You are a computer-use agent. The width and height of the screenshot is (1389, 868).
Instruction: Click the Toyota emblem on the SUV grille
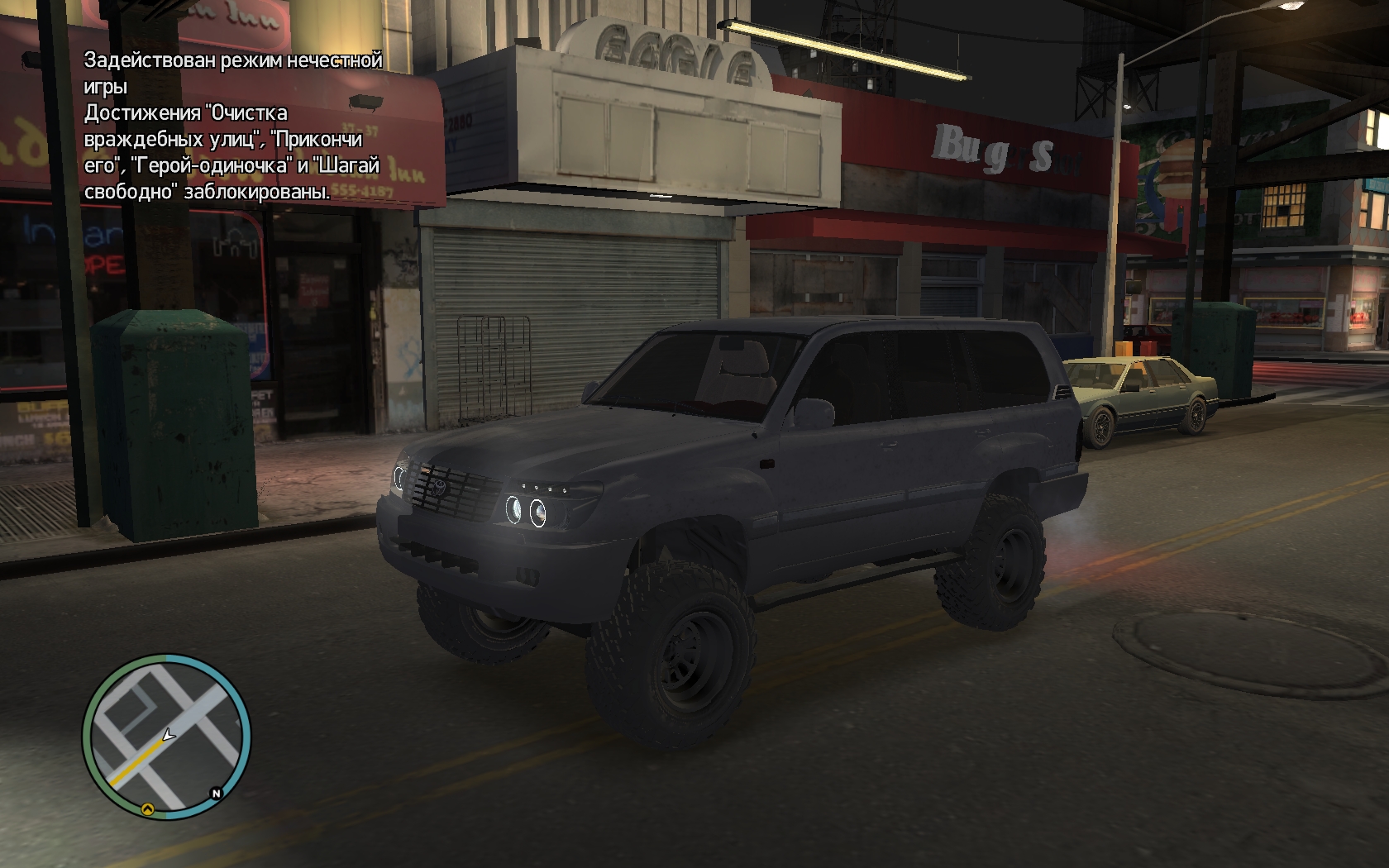[x=439, y=488]
